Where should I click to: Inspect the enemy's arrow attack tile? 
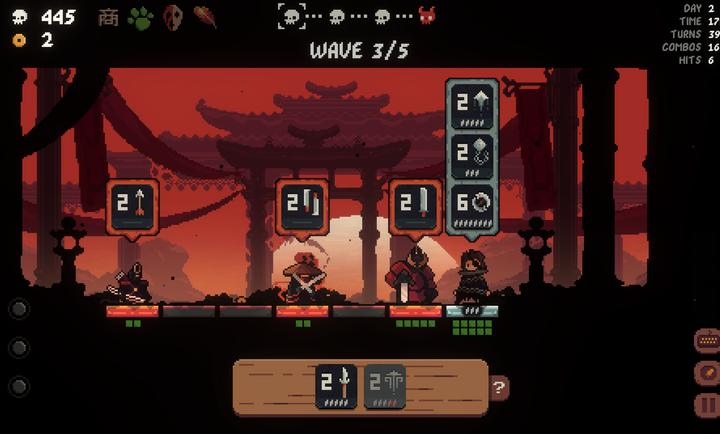[132, 205]
